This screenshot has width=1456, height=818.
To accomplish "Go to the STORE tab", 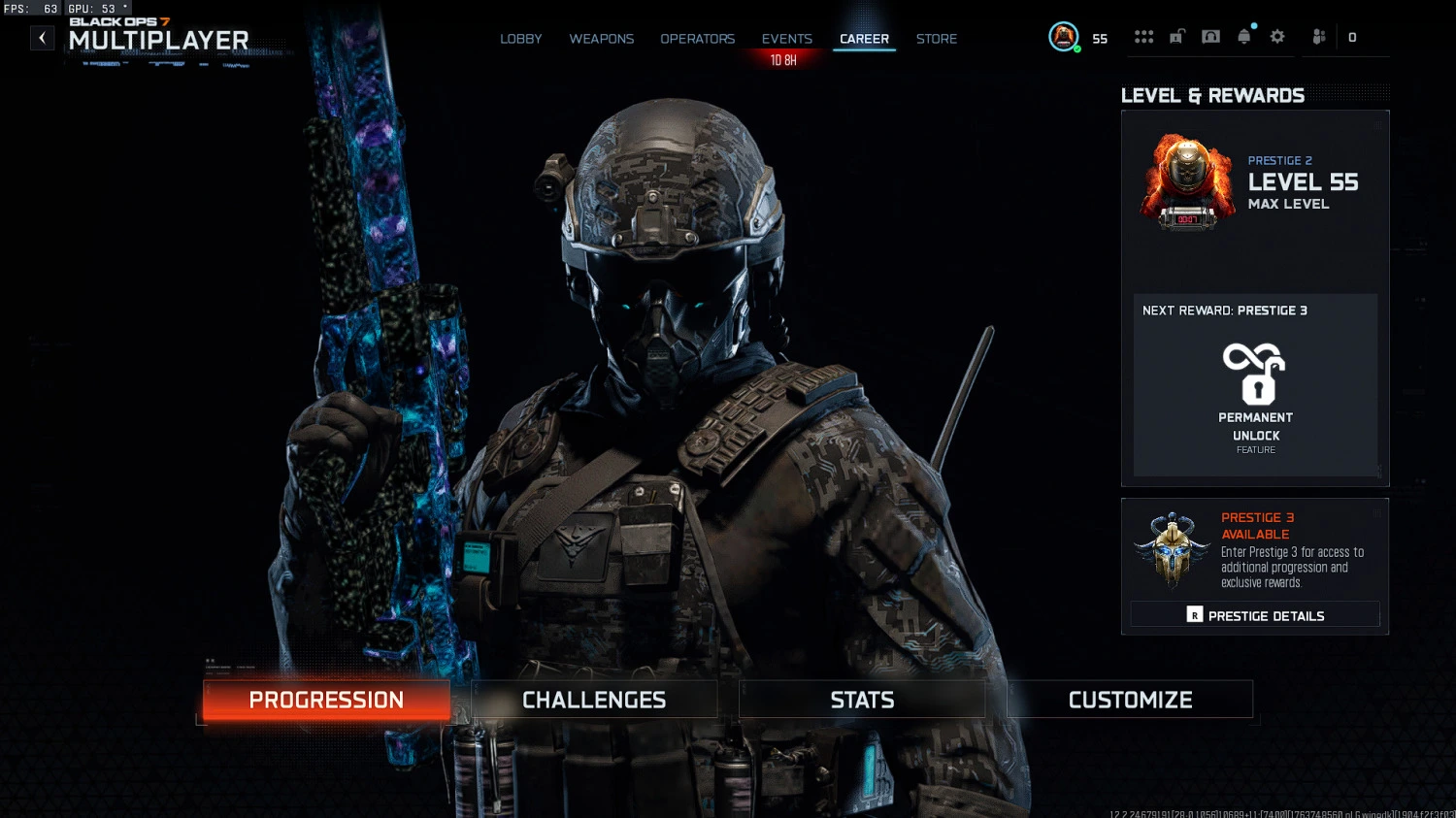I will [x=936, y=39].
